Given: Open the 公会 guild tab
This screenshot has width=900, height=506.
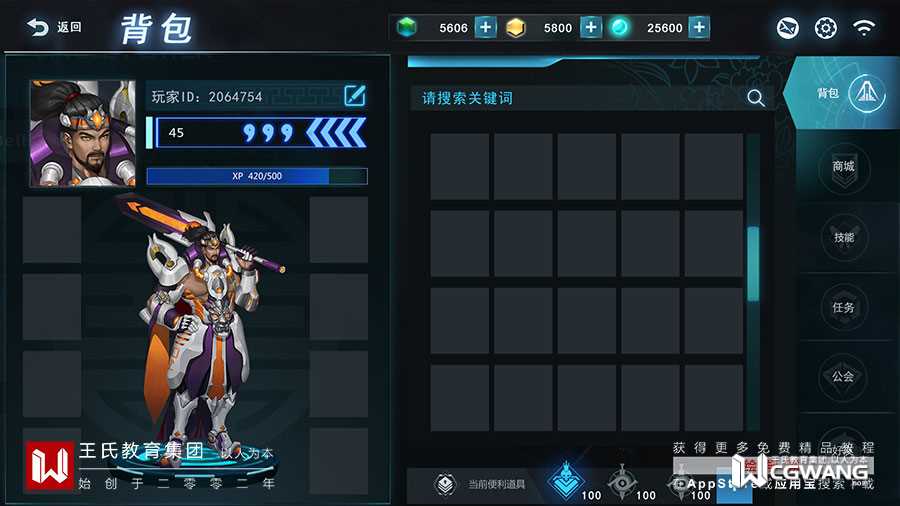Looking at the screenshot, I should point(844,377).
